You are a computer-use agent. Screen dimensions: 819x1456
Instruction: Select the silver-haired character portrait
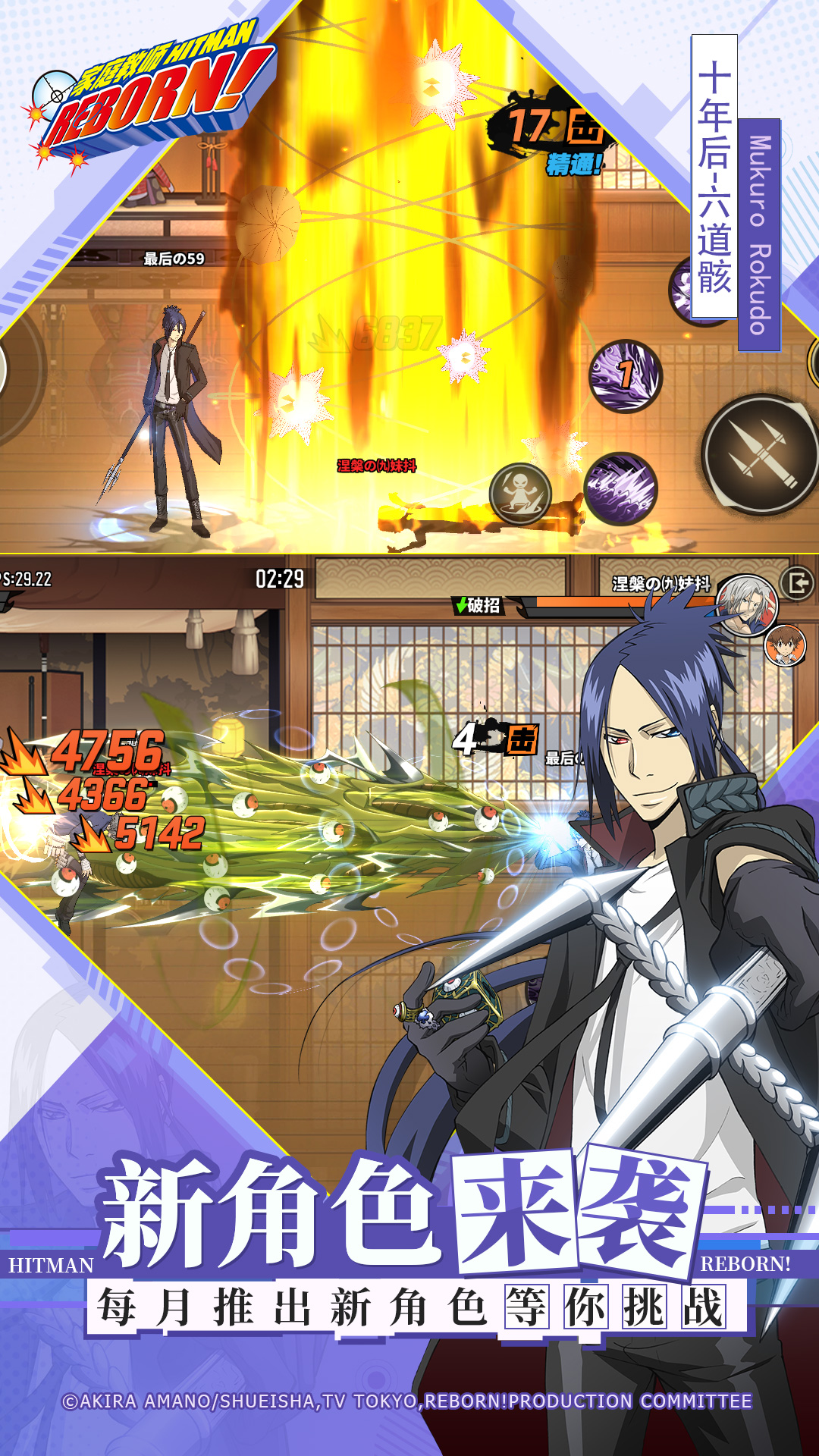point(747,604)
